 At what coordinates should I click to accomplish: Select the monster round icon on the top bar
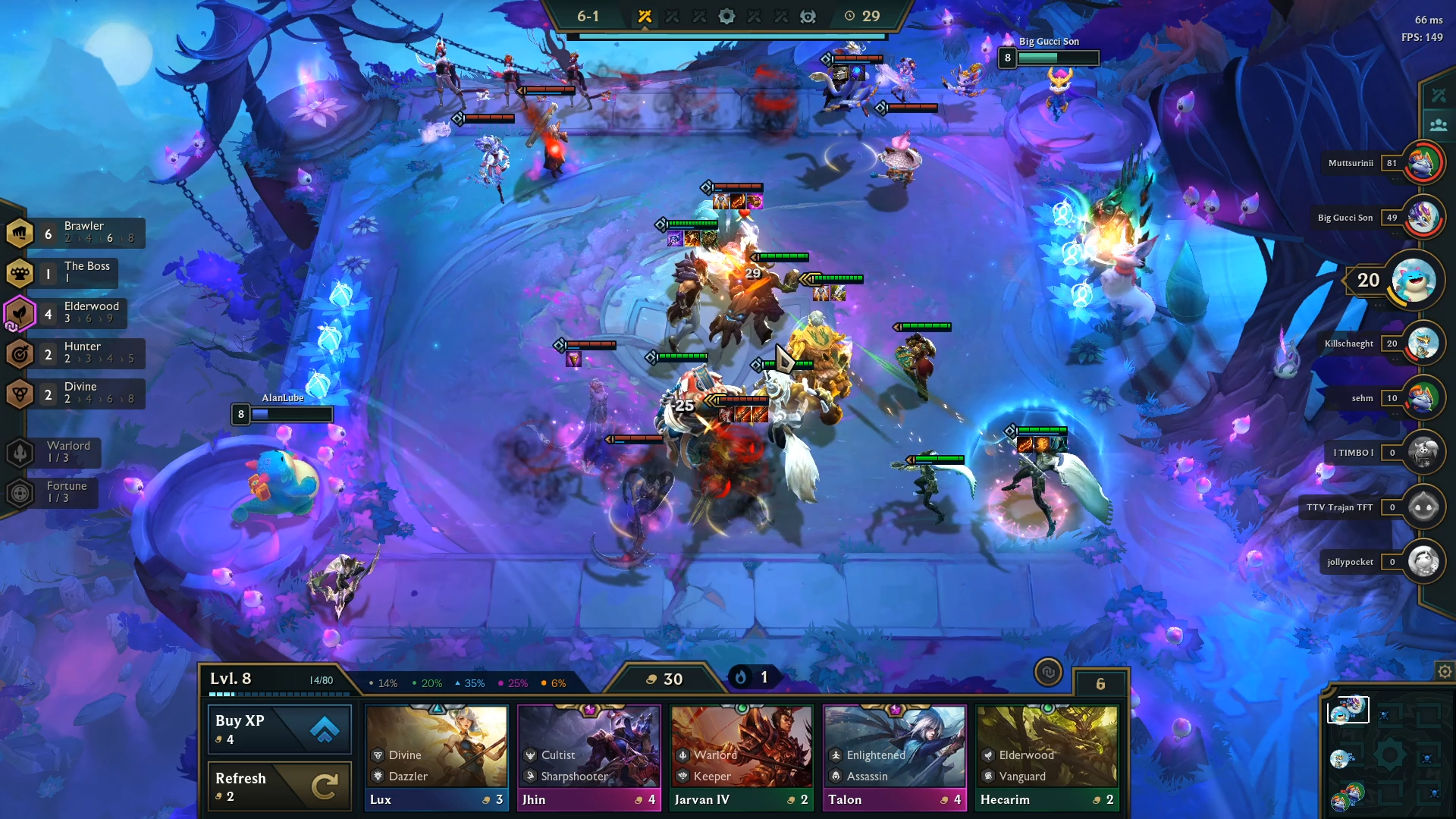pos(808,16)
